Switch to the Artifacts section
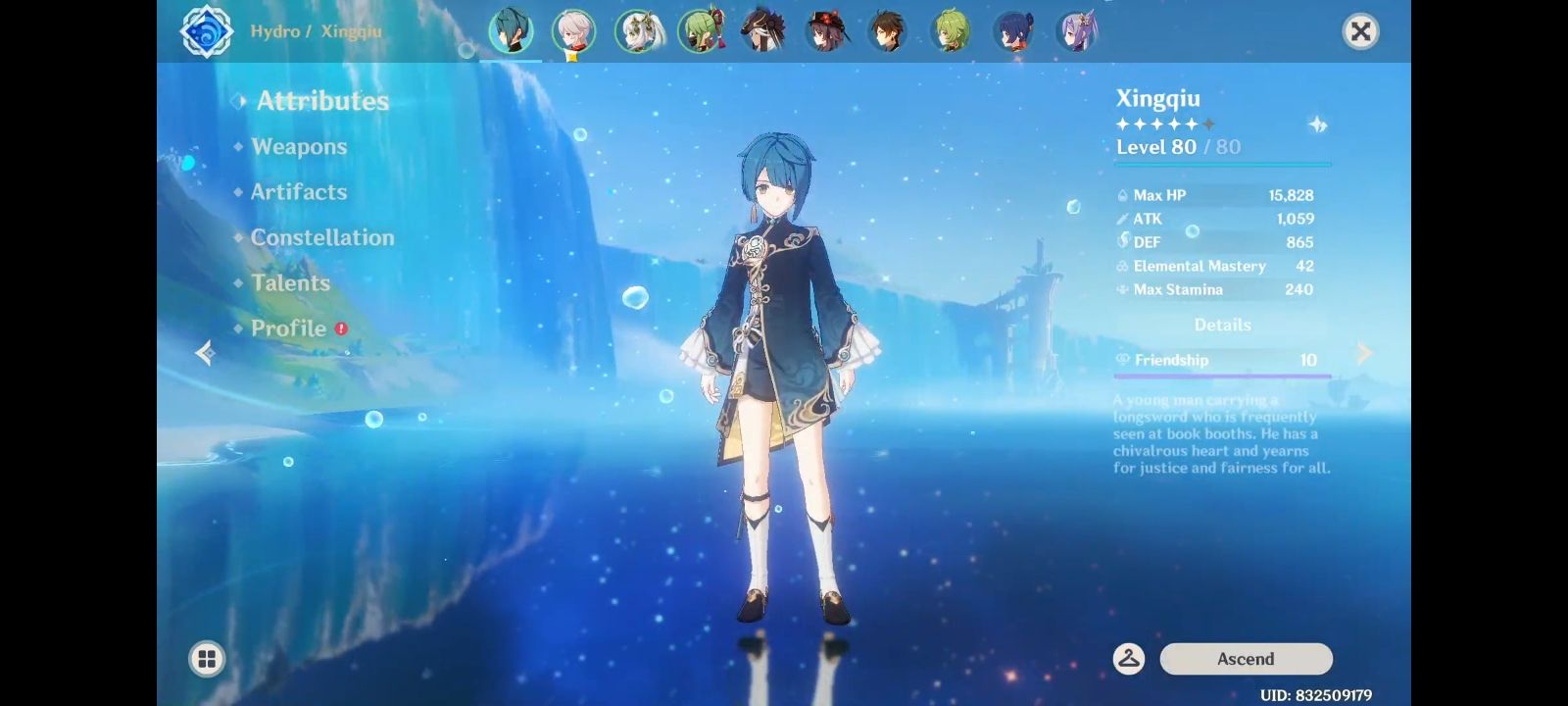 pyautogui.click(x=298, y=192)
